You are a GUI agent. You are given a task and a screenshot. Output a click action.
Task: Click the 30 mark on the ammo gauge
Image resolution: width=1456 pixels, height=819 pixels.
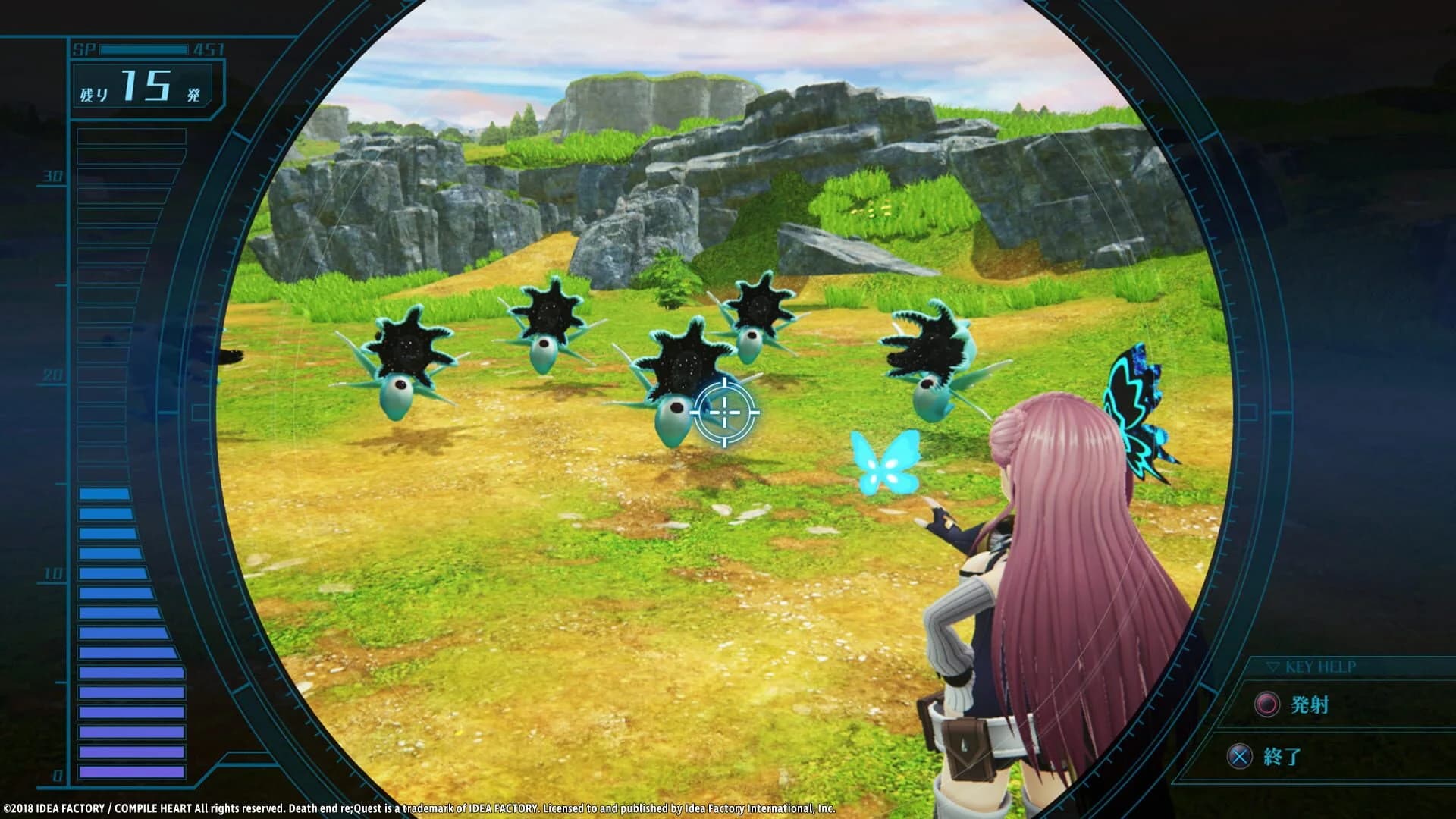(51, 177)
